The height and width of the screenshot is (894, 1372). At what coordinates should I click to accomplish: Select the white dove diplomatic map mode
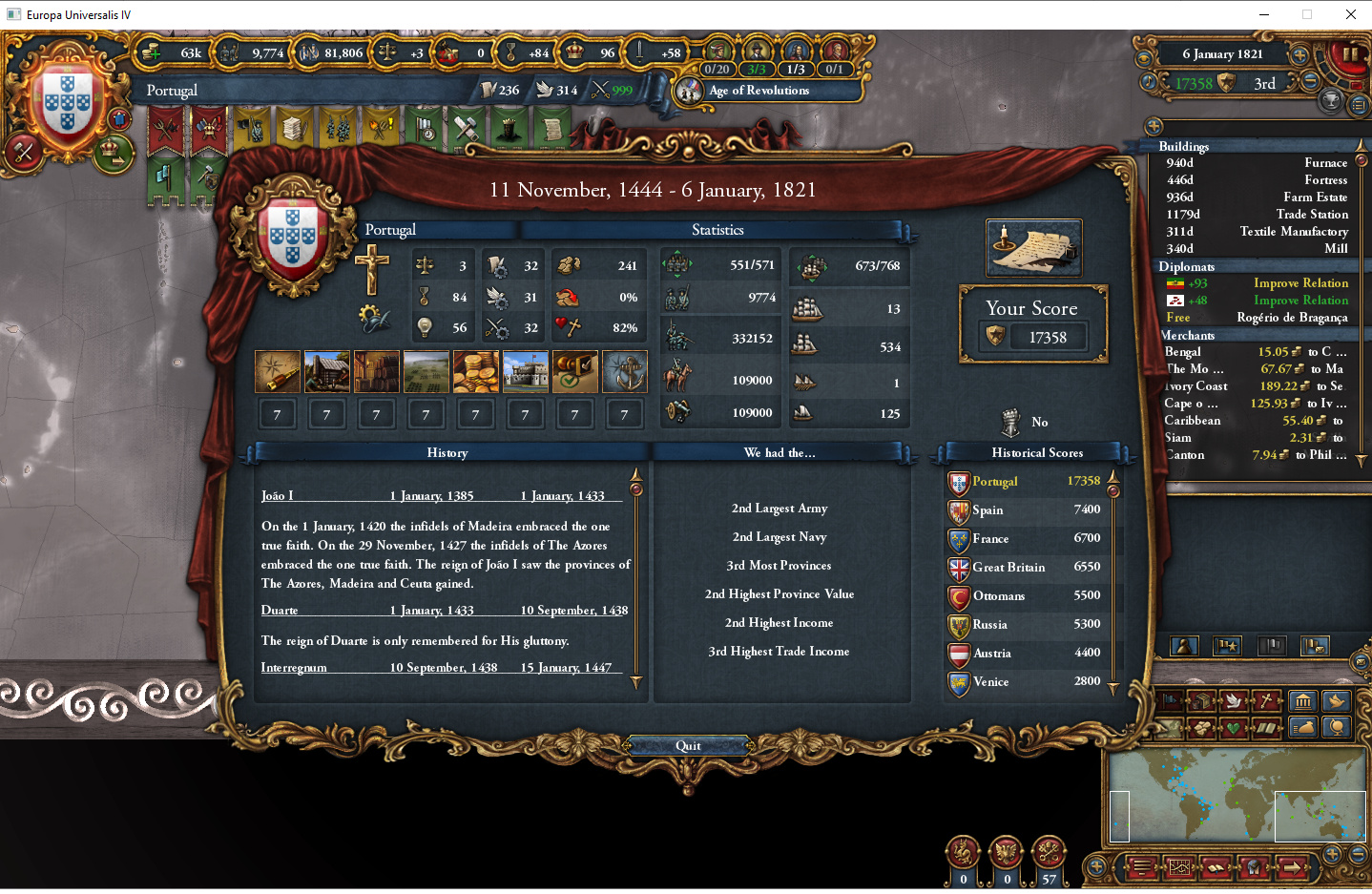pos(1234,701)
